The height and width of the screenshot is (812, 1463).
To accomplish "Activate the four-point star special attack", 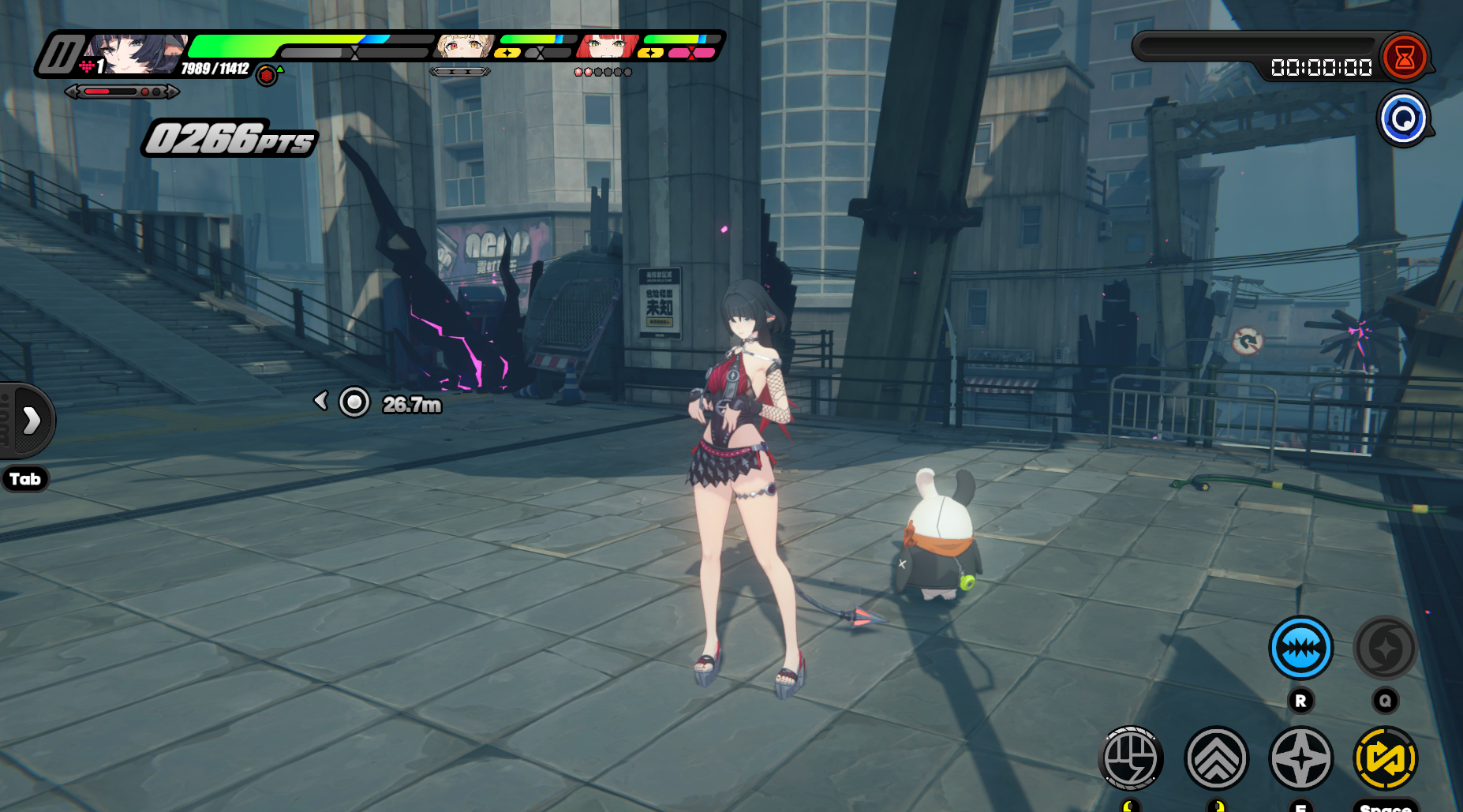I will [1300, 758].
